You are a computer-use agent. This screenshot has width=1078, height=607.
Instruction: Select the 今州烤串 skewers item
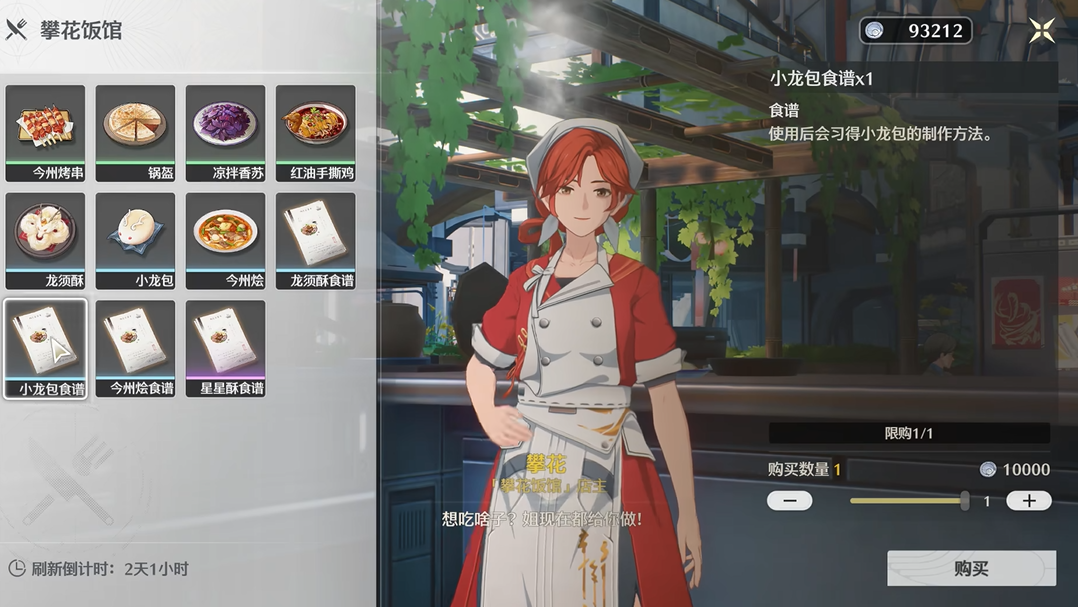[x=45, y=132]
